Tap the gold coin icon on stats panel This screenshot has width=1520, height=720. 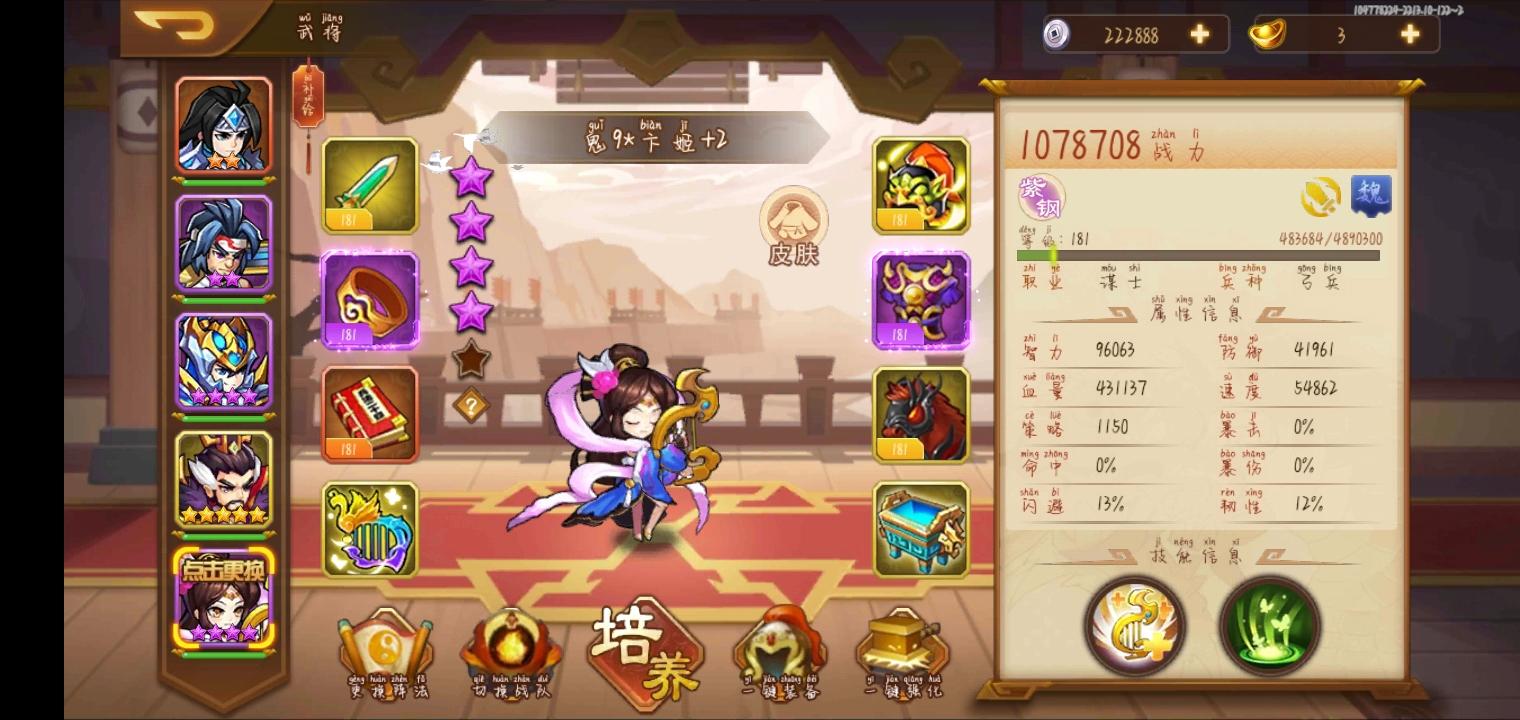click(x=1322, y=196)
